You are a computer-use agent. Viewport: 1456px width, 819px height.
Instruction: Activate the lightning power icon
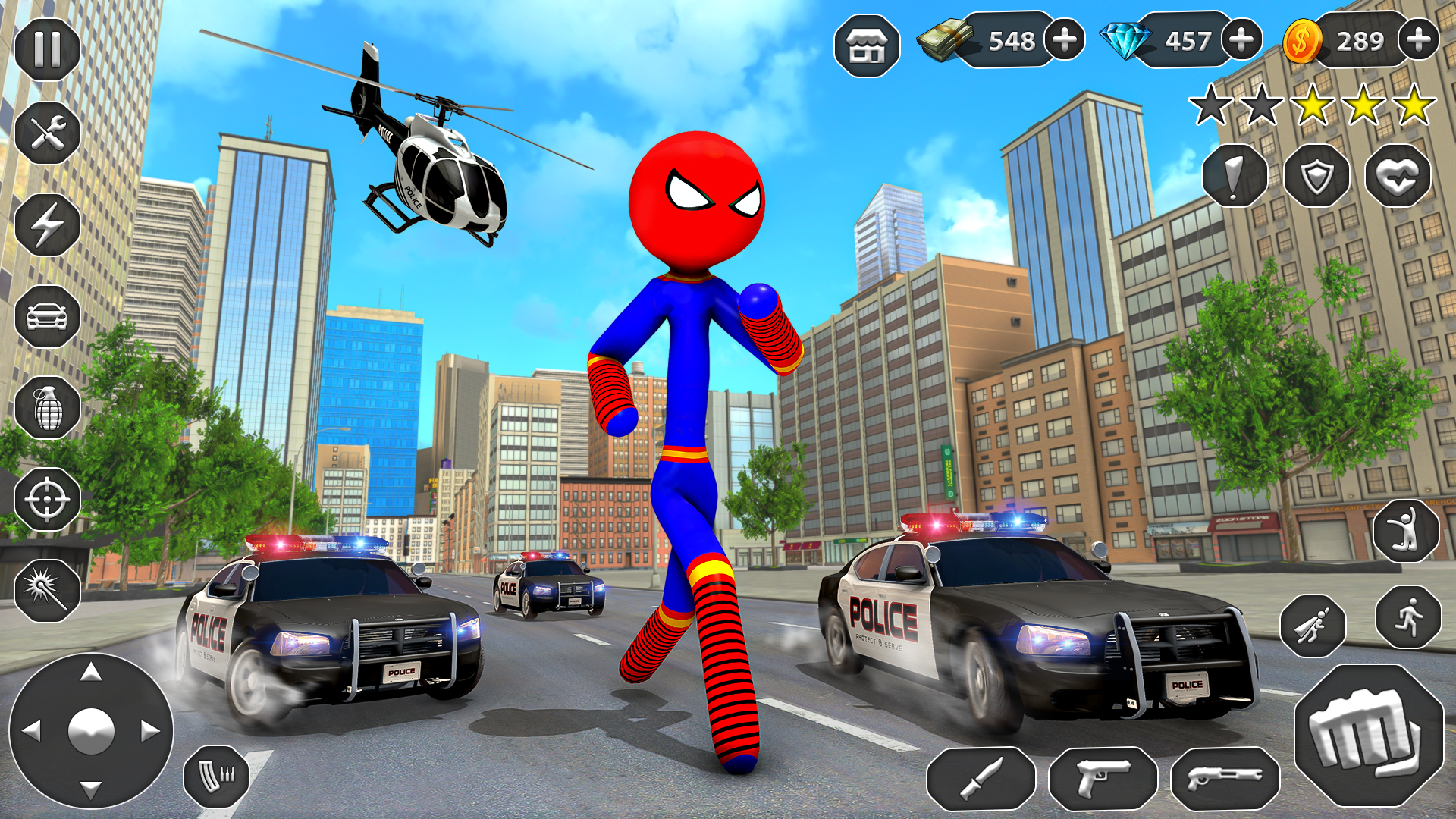coord(45,224)
